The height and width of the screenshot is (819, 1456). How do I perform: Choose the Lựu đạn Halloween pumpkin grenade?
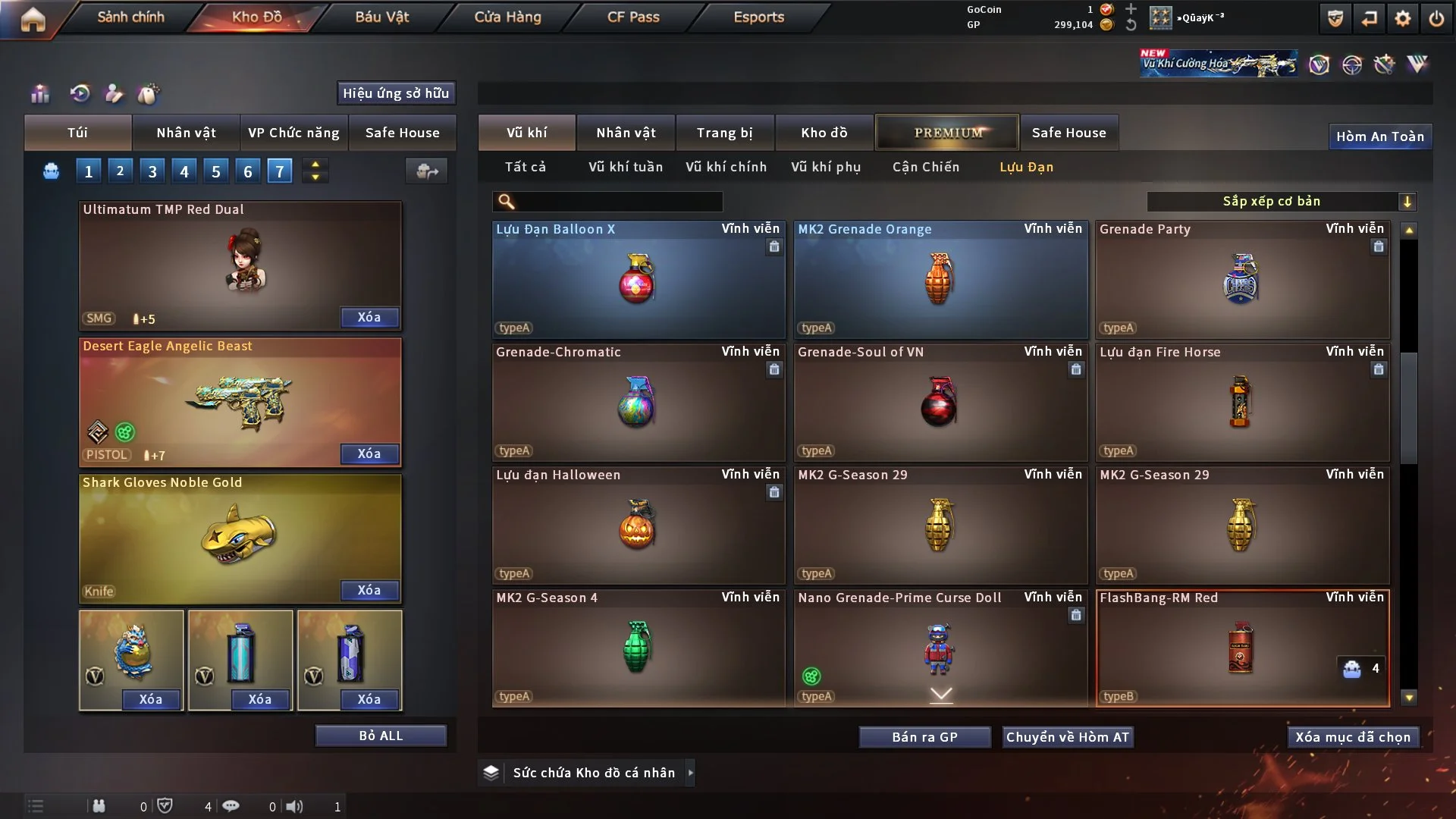[x=638, y=525]
